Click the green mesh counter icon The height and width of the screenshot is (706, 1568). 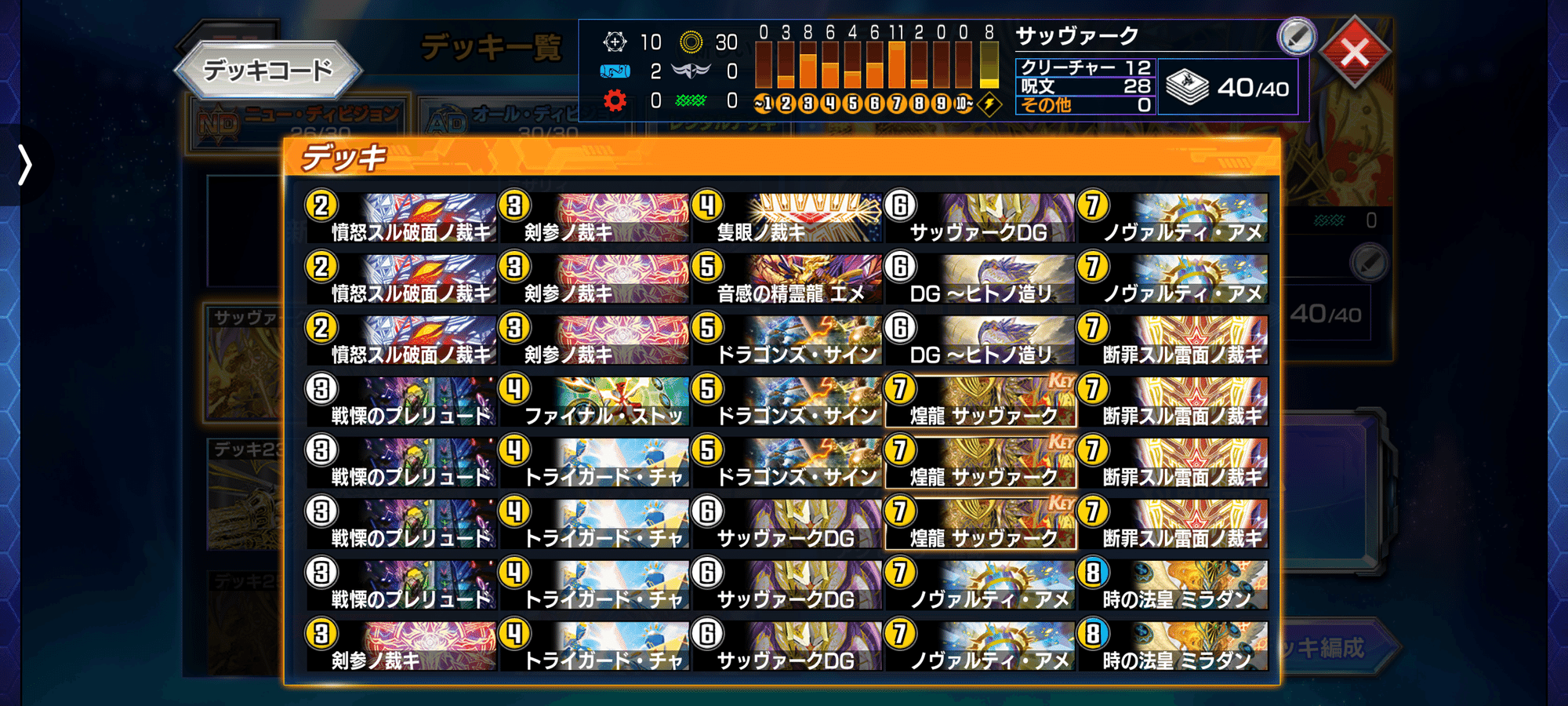(691, 100)
